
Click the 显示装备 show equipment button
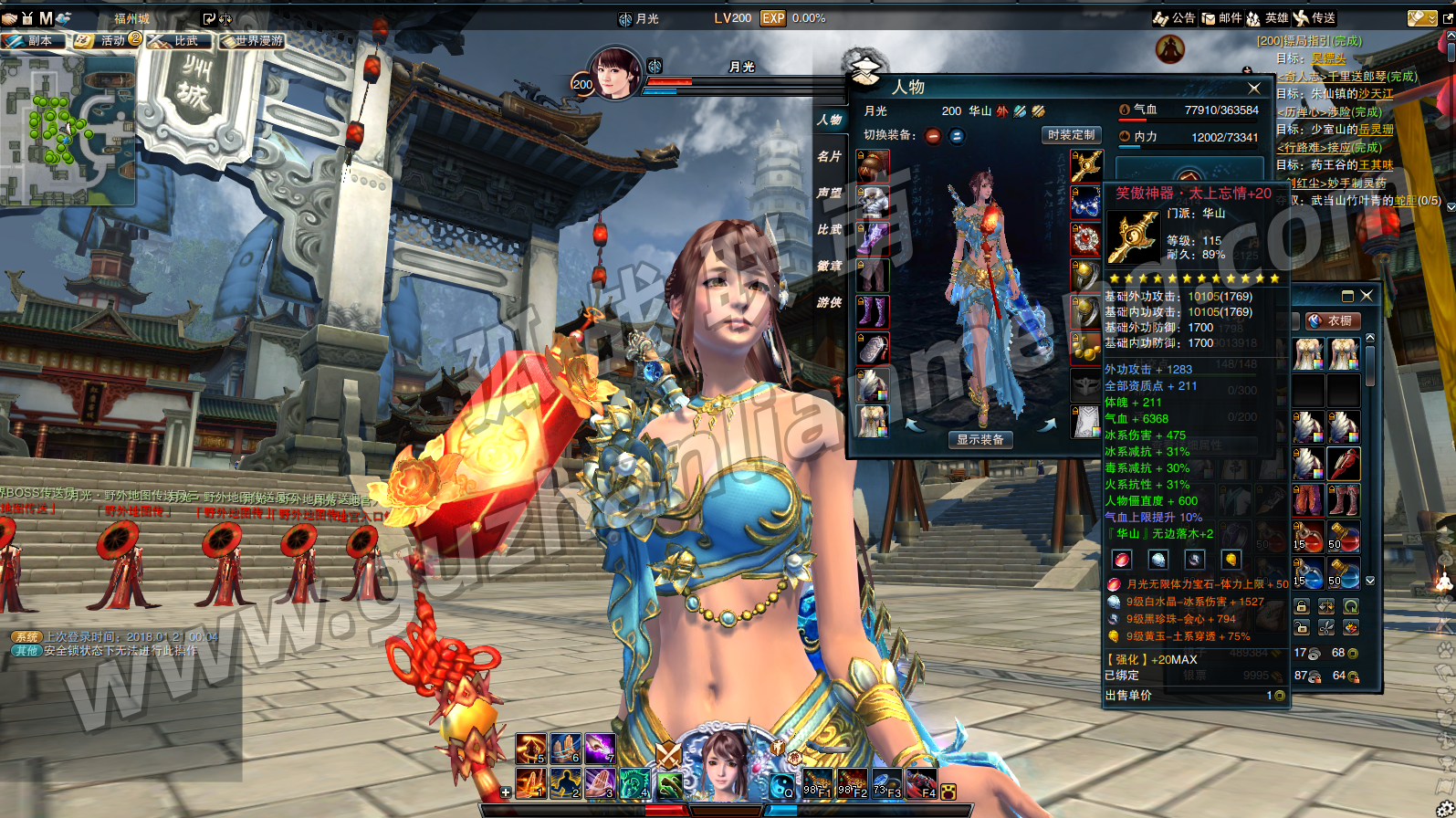[x=979, y=440]
